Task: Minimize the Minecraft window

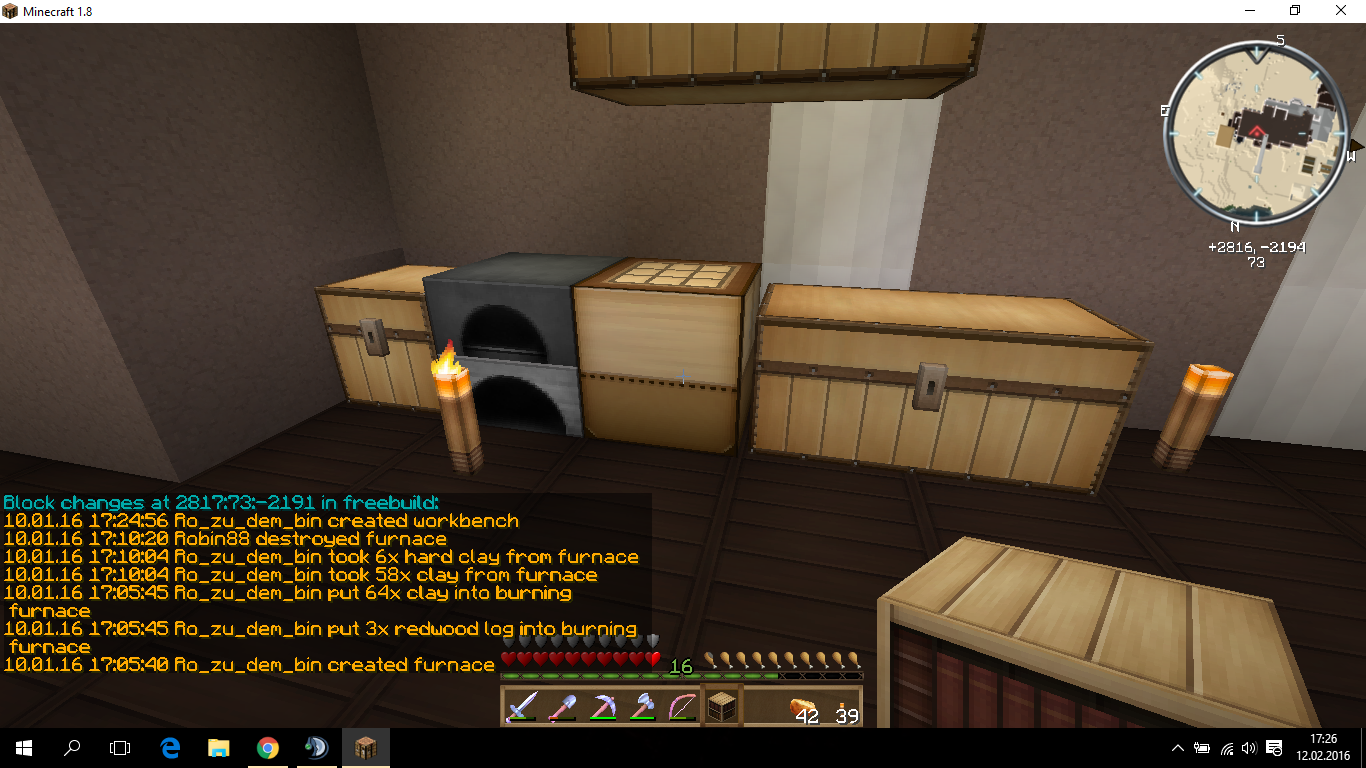Action: 1250,11
